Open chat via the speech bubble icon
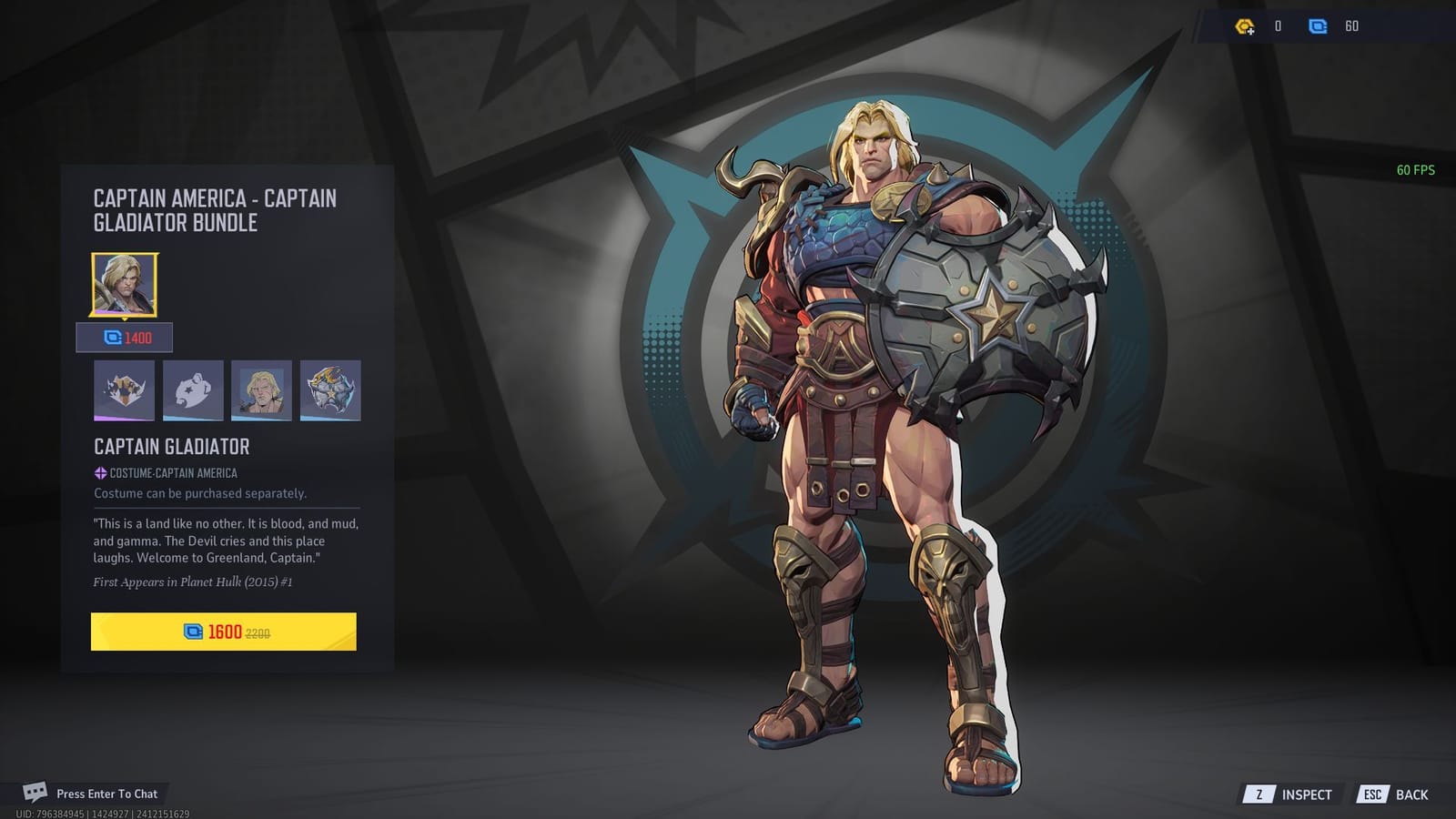The width and height of the screenshot is (1456, 819). click(x=36, y=794)
